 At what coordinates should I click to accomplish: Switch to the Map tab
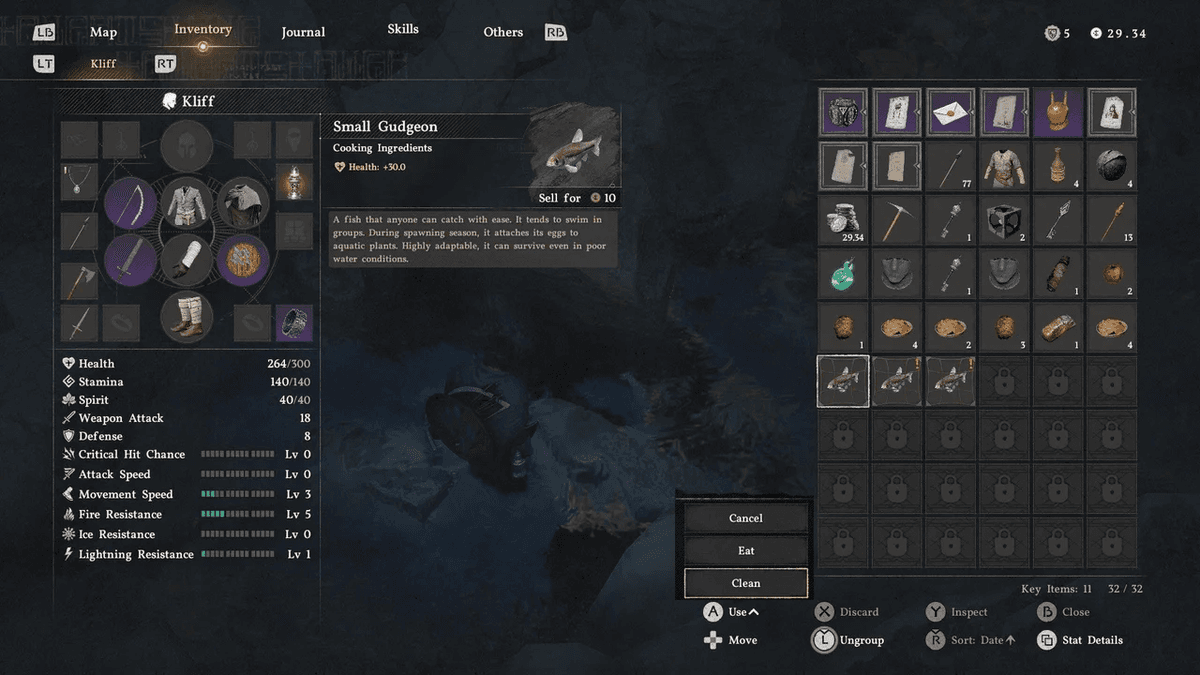(x=103, y=32)
